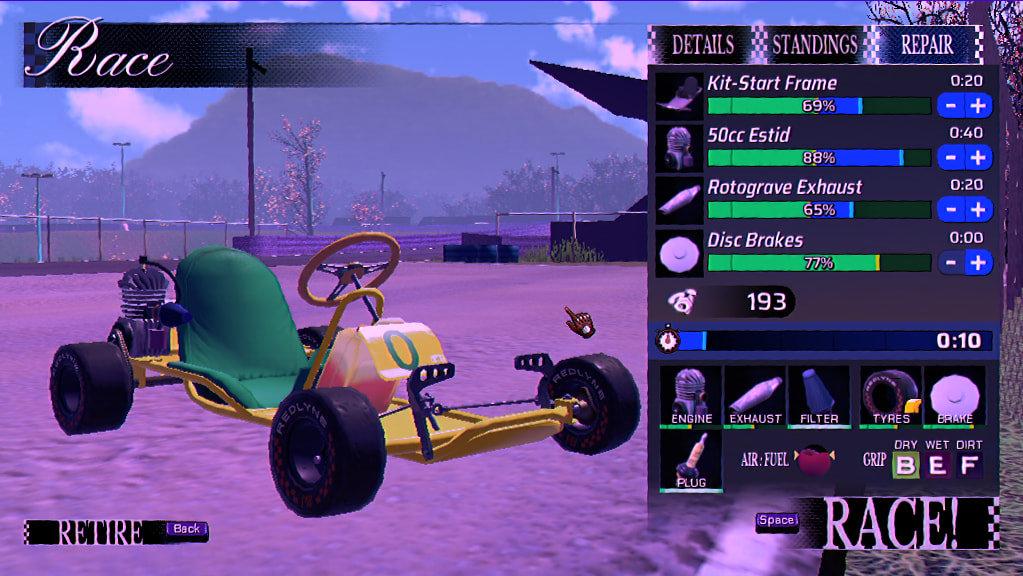Reduce Disc Brakes repair time
Image resolution: width=1023 pixels, height=576 pixels.
[951, 262]
